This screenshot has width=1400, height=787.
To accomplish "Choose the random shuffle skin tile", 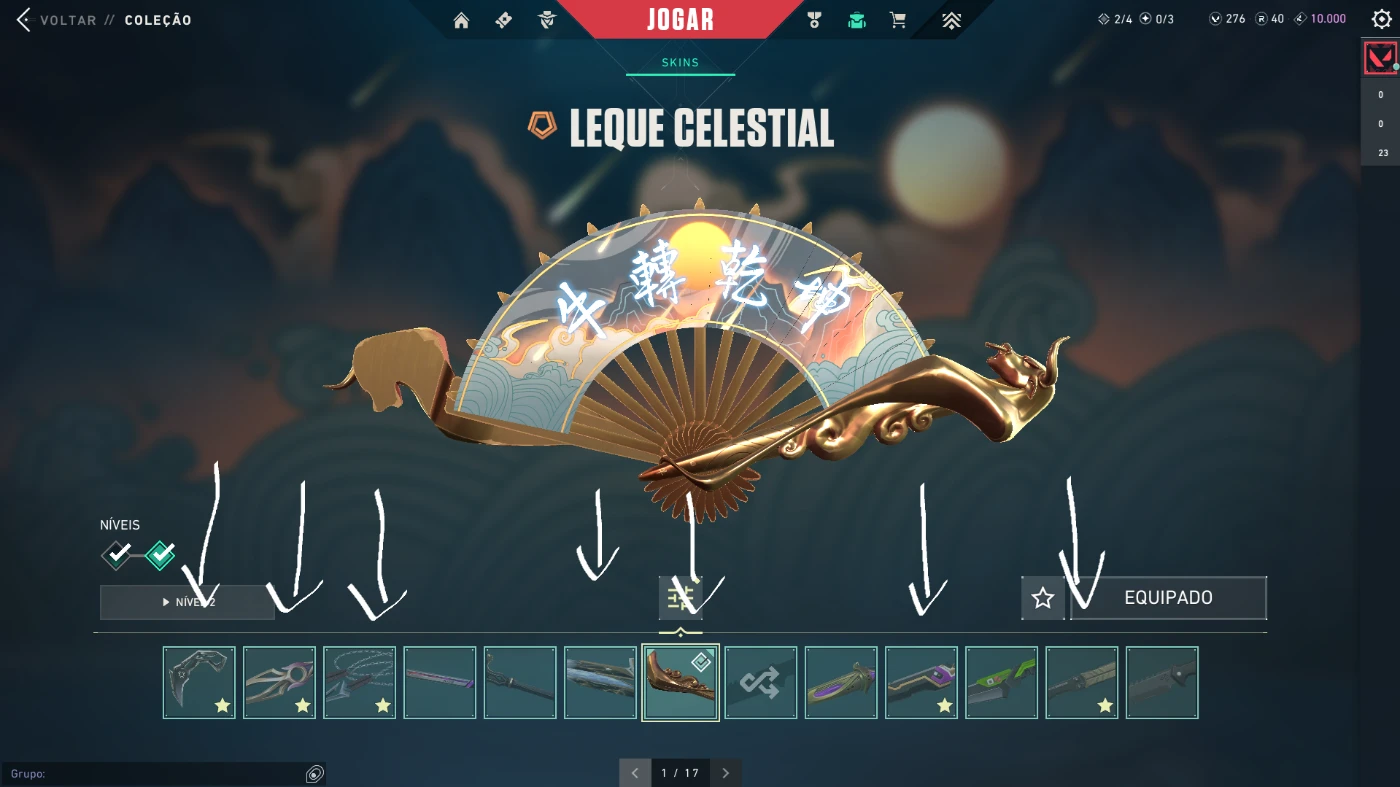I will (761, 682).
